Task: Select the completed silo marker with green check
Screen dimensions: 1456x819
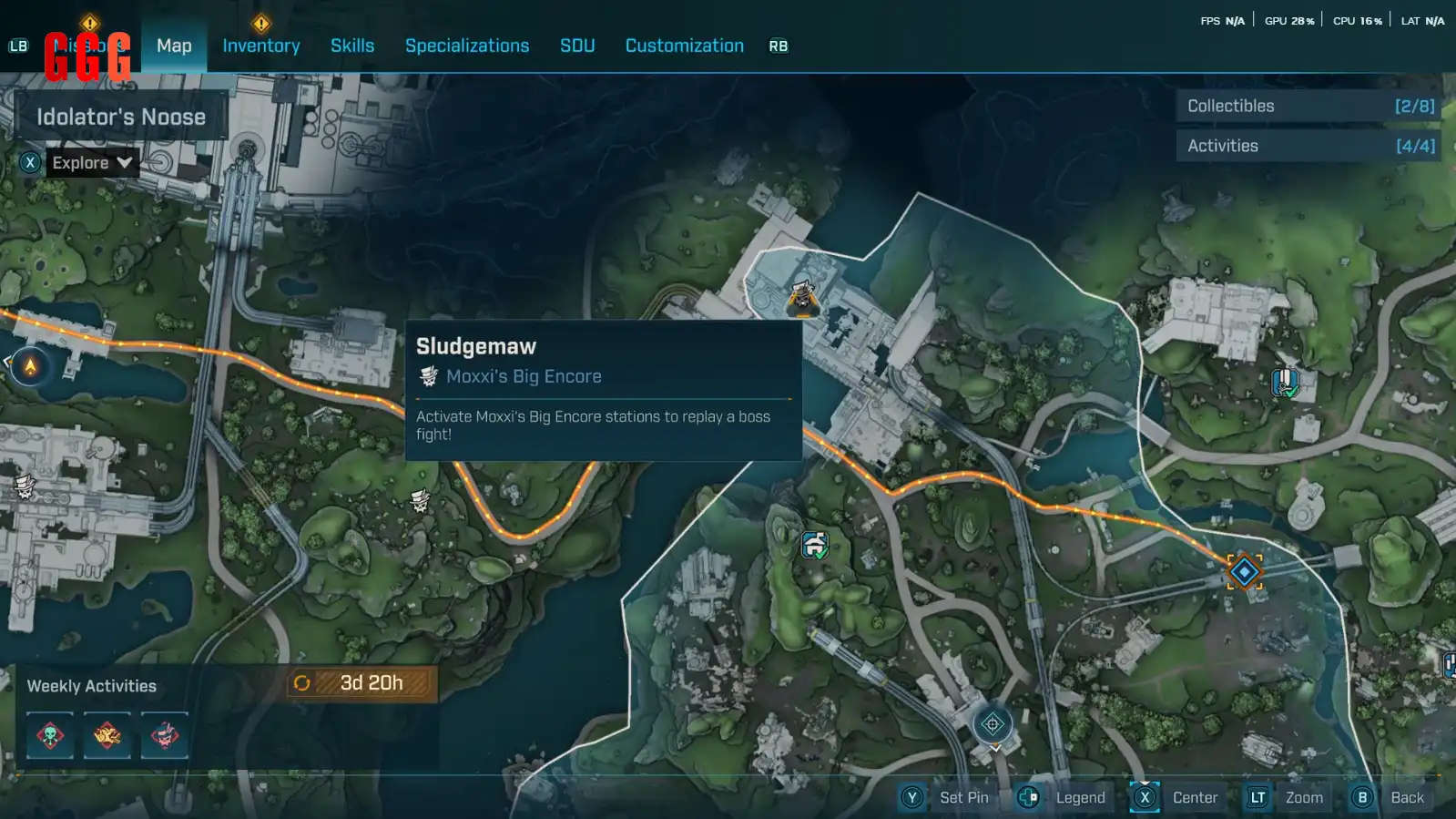Action: (x=1284, y=383)
